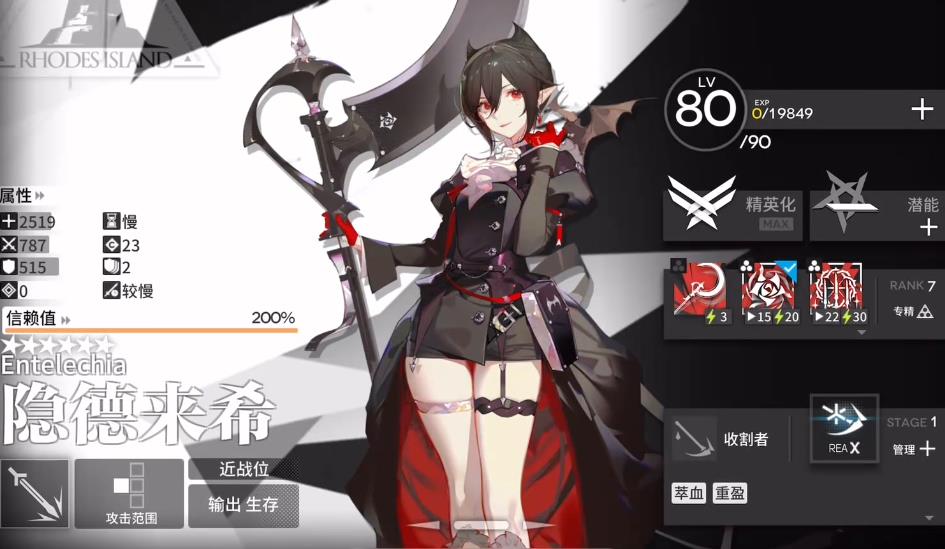
Task: Show the 萃血 talent tag details
Action: pos(688,494)
